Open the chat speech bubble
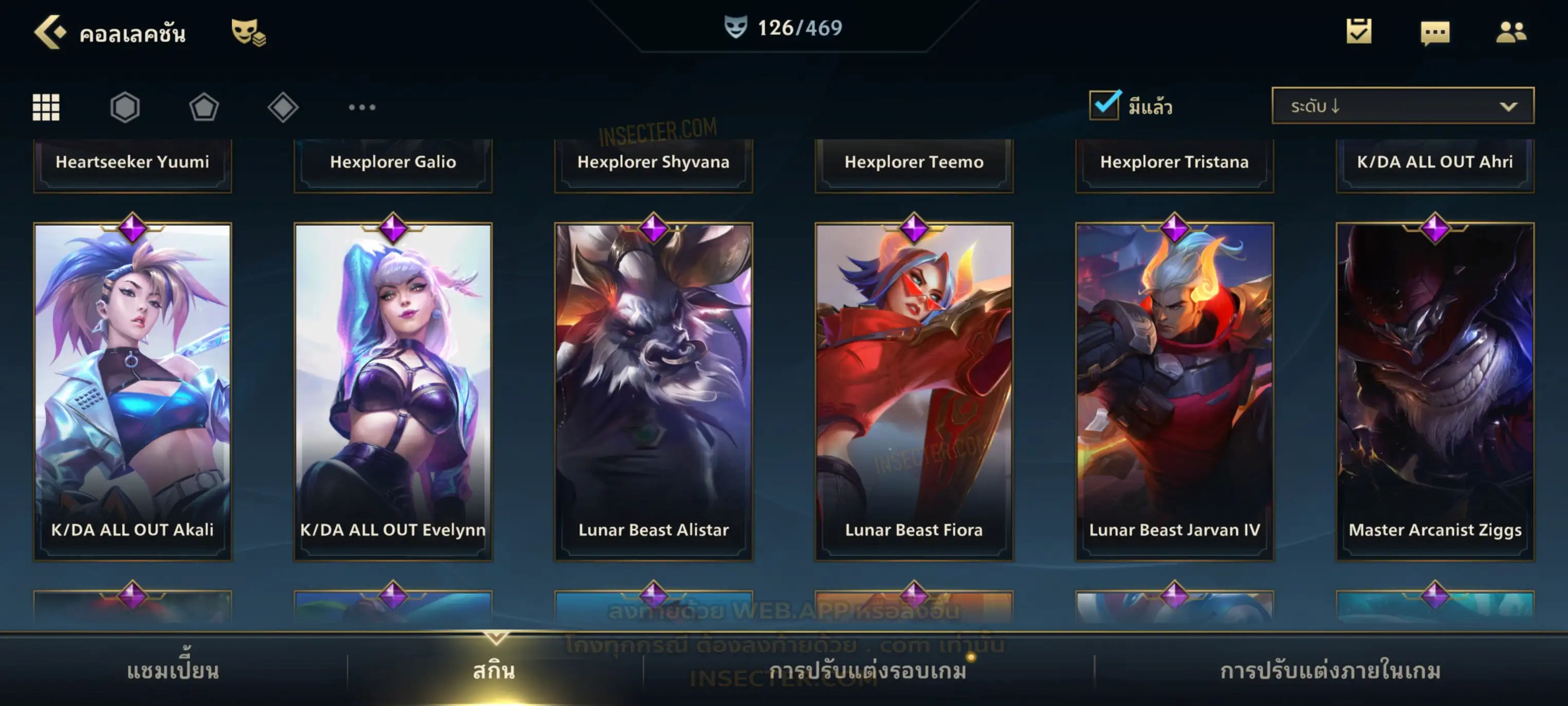The width and height of the screenshot is (1568, 706). (x=1435, y=32)
